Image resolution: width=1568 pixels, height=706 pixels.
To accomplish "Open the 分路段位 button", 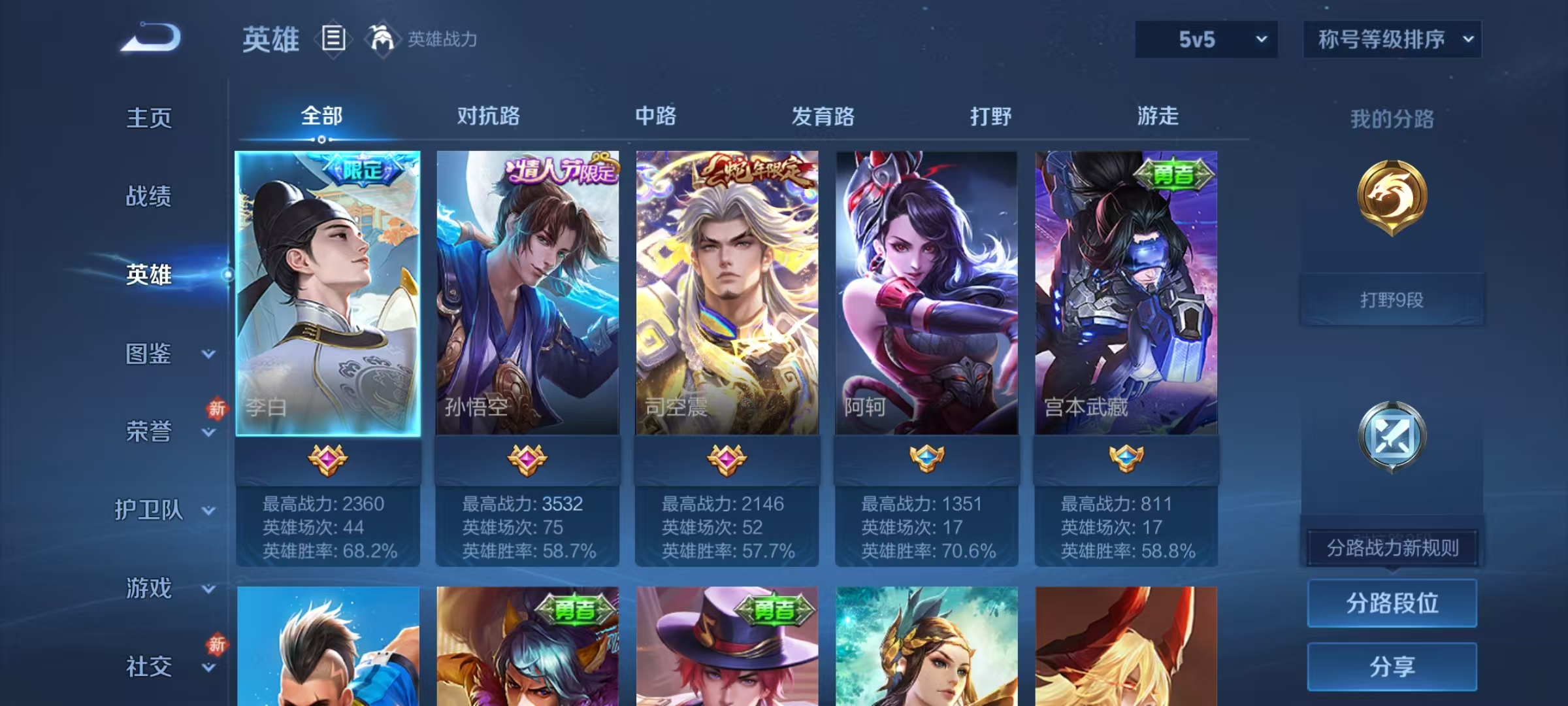I will [x=1392, y=604].
